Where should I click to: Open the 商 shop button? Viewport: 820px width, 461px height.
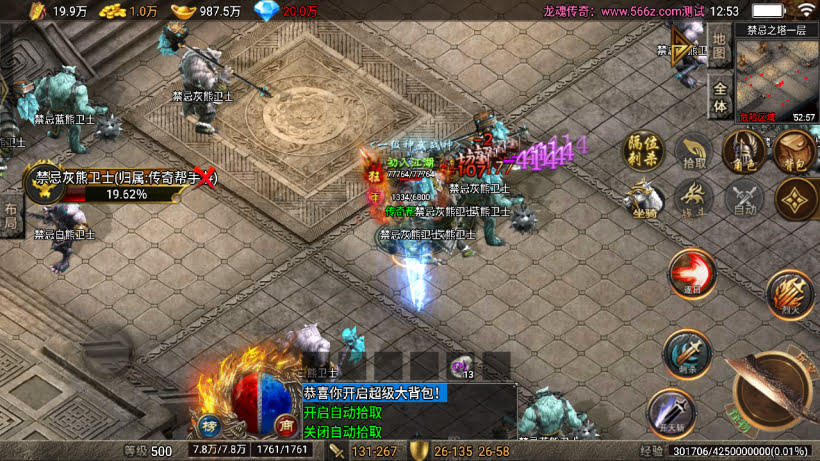285,423
